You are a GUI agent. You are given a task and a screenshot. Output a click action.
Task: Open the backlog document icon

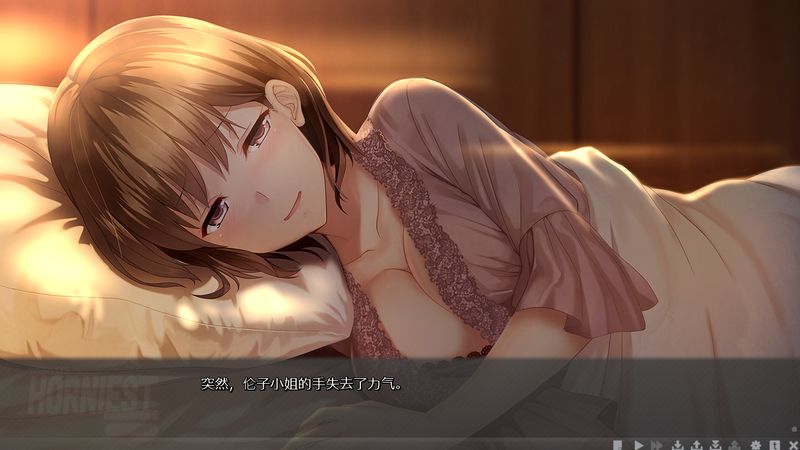(x=618, y=444)
